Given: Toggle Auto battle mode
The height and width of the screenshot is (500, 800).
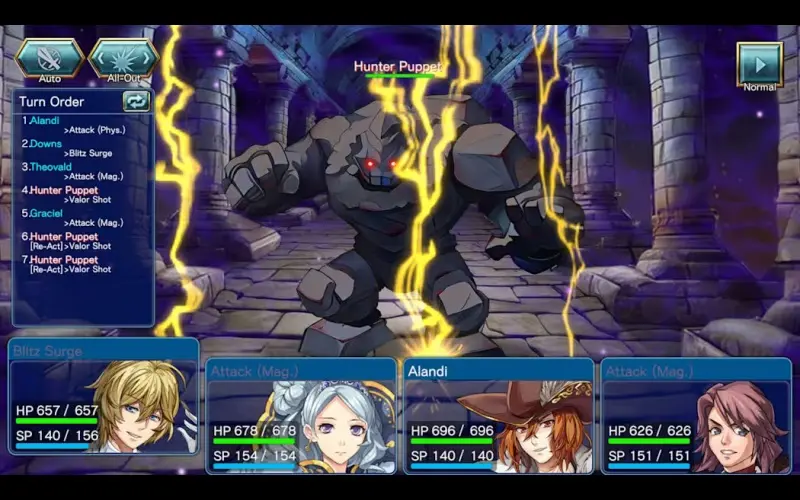Looking at the screenshot, I should 49,58.
